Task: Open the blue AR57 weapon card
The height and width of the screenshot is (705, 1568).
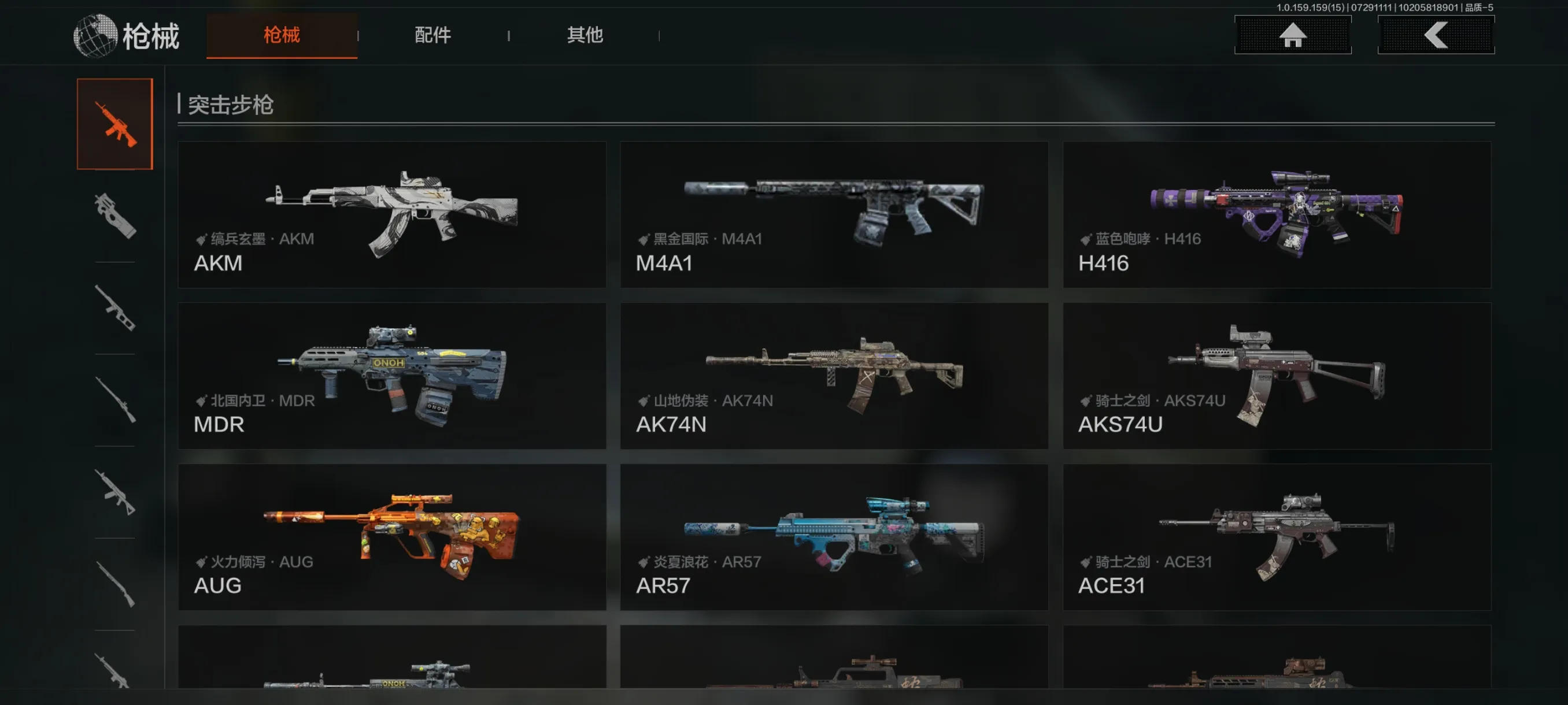Action: pyautogui.click(x=833, y=537)
